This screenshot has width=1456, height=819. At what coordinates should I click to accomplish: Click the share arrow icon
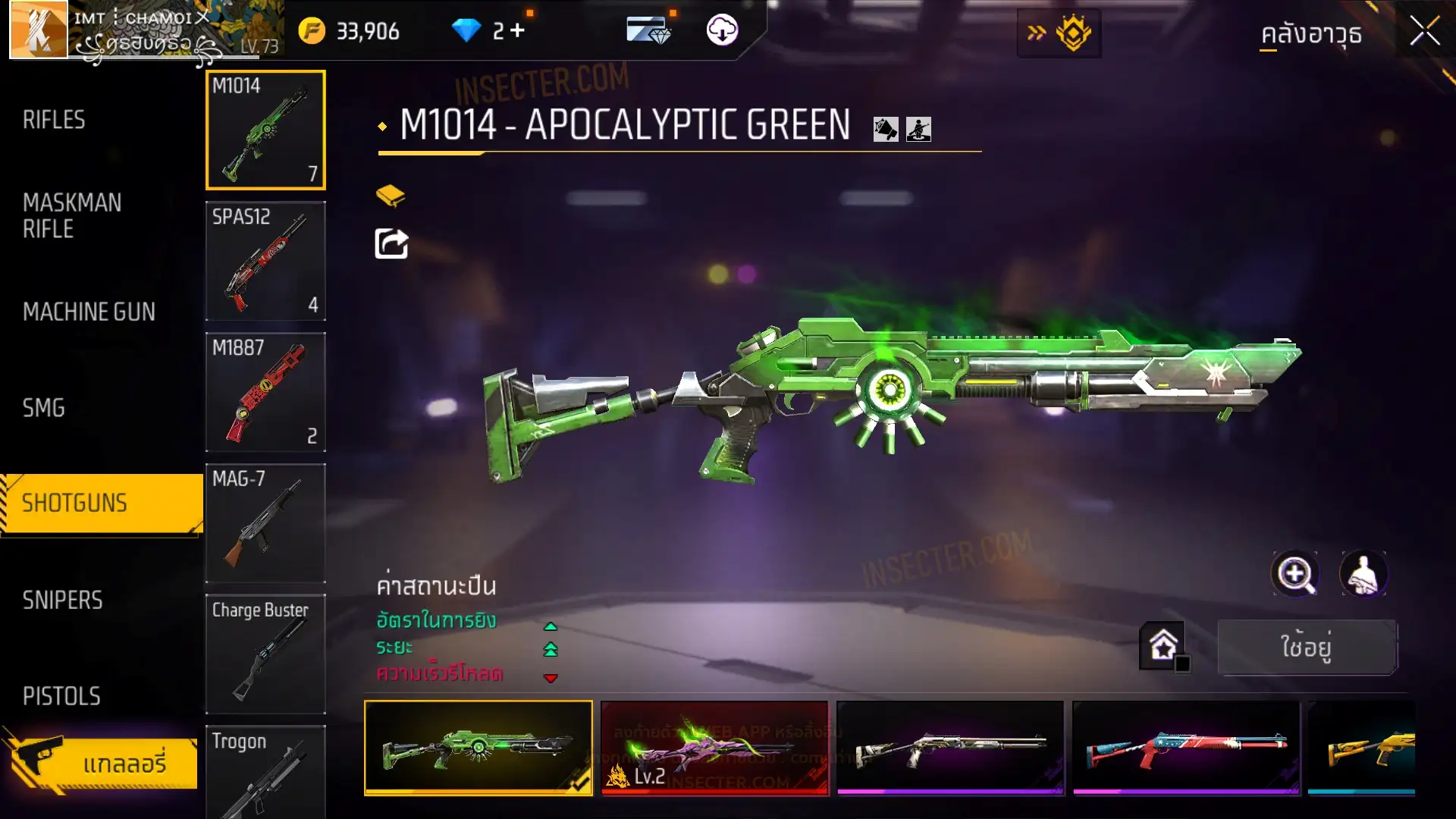391,244
